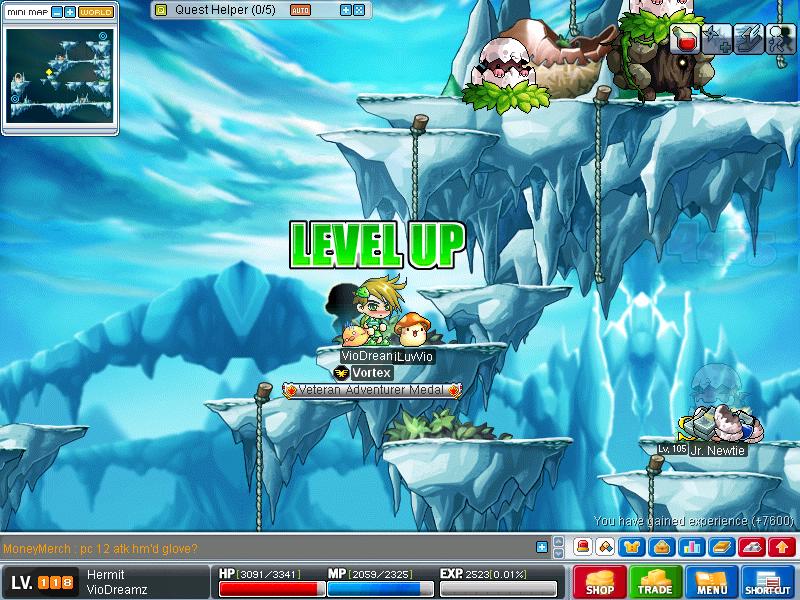Viewport: 800px width, 600px height.
Task: Expand the chat box with plus button
Action: pyautogui.click(x=542, y=547)
